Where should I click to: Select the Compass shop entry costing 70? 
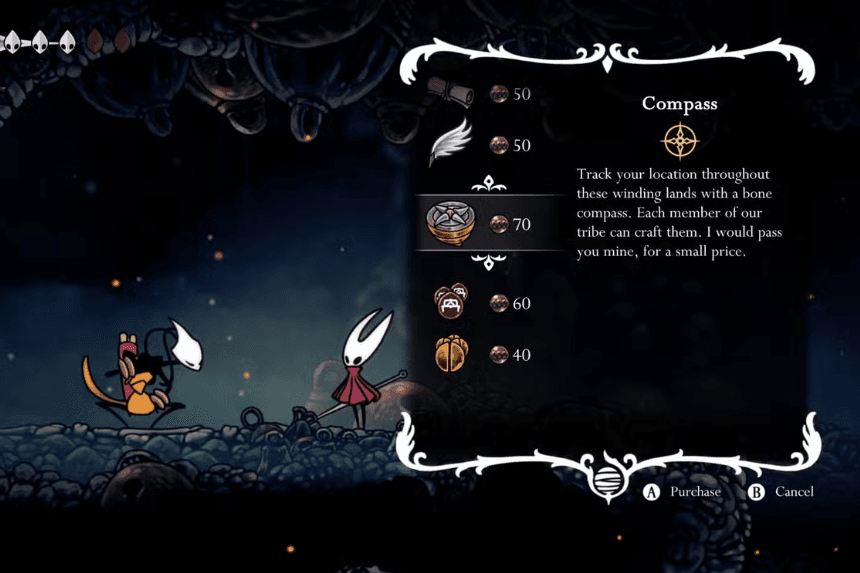[451, 223]
